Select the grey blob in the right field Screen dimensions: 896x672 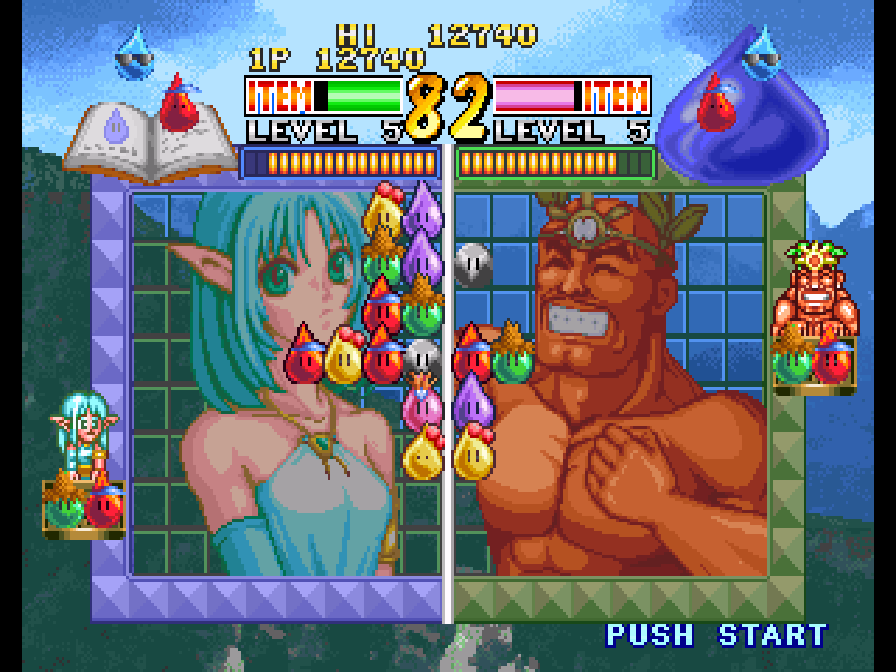click(x=473, y=263)
